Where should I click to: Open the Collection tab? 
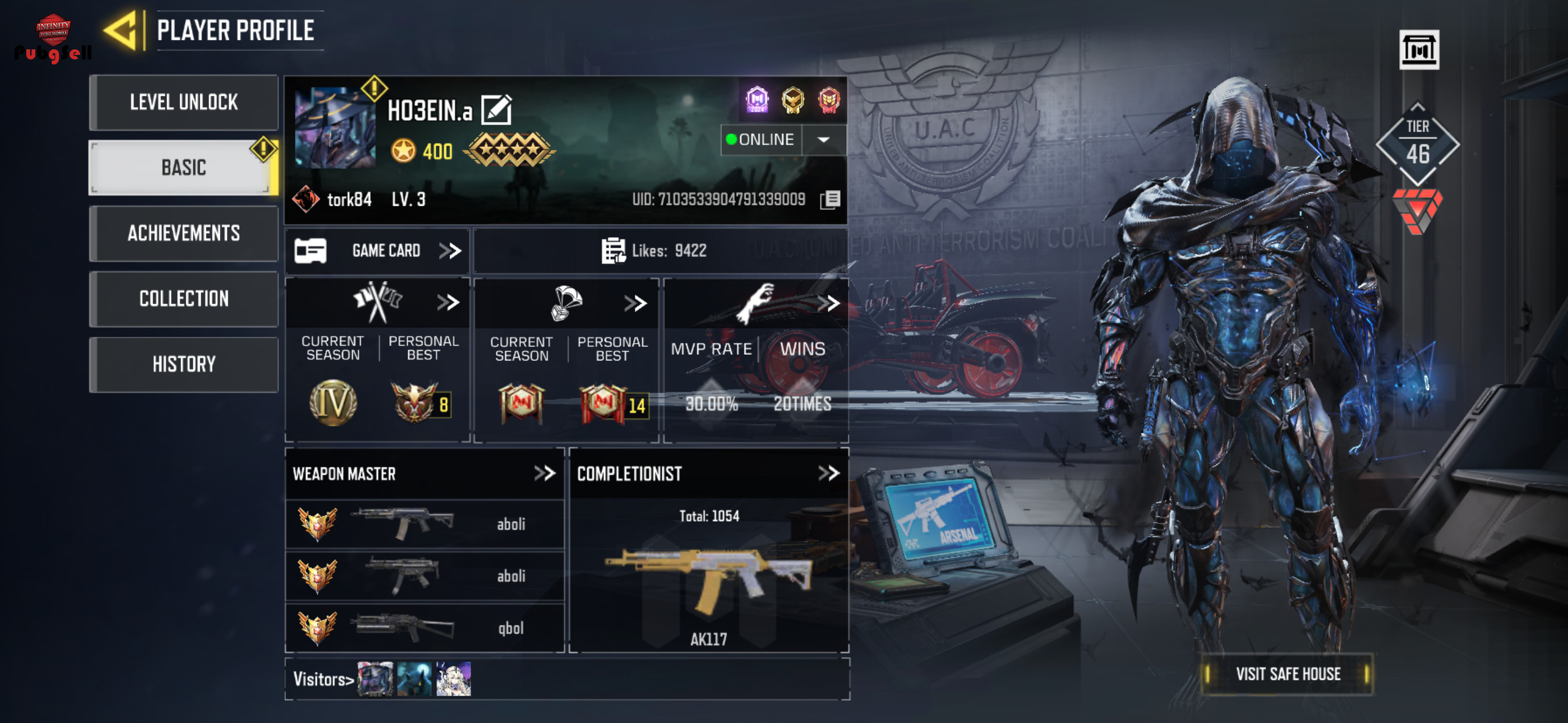(x=183, y=299)
